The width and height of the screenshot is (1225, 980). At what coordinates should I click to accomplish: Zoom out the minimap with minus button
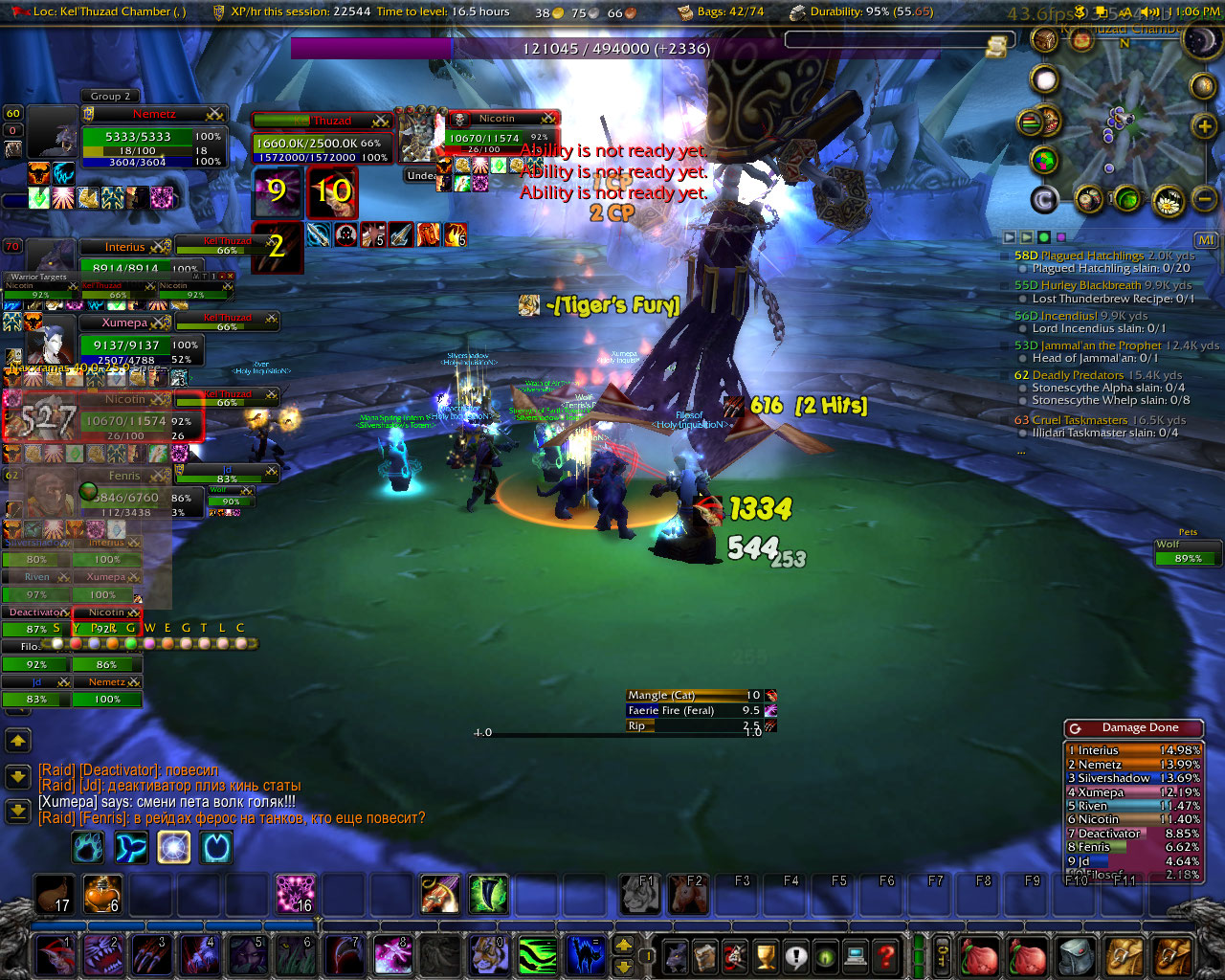click(1205, 198)
